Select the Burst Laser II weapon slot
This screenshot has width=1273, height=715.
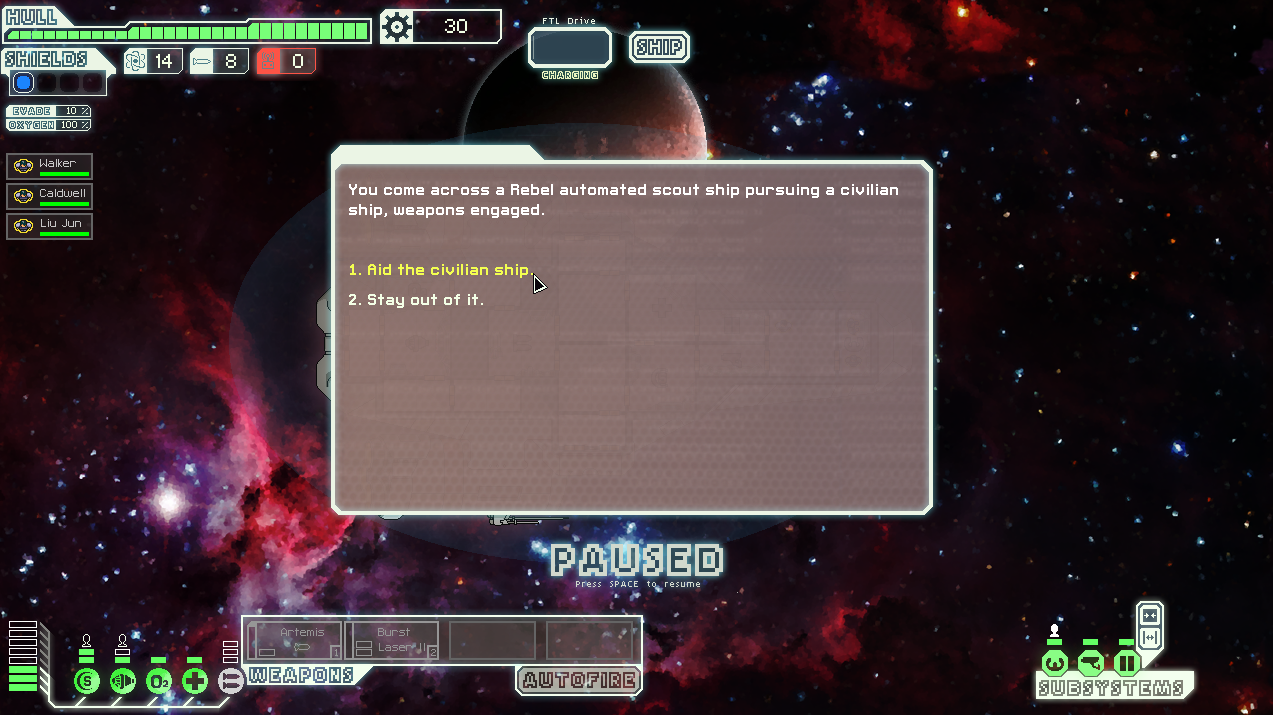pyautogui.click(x=394, y=640)
